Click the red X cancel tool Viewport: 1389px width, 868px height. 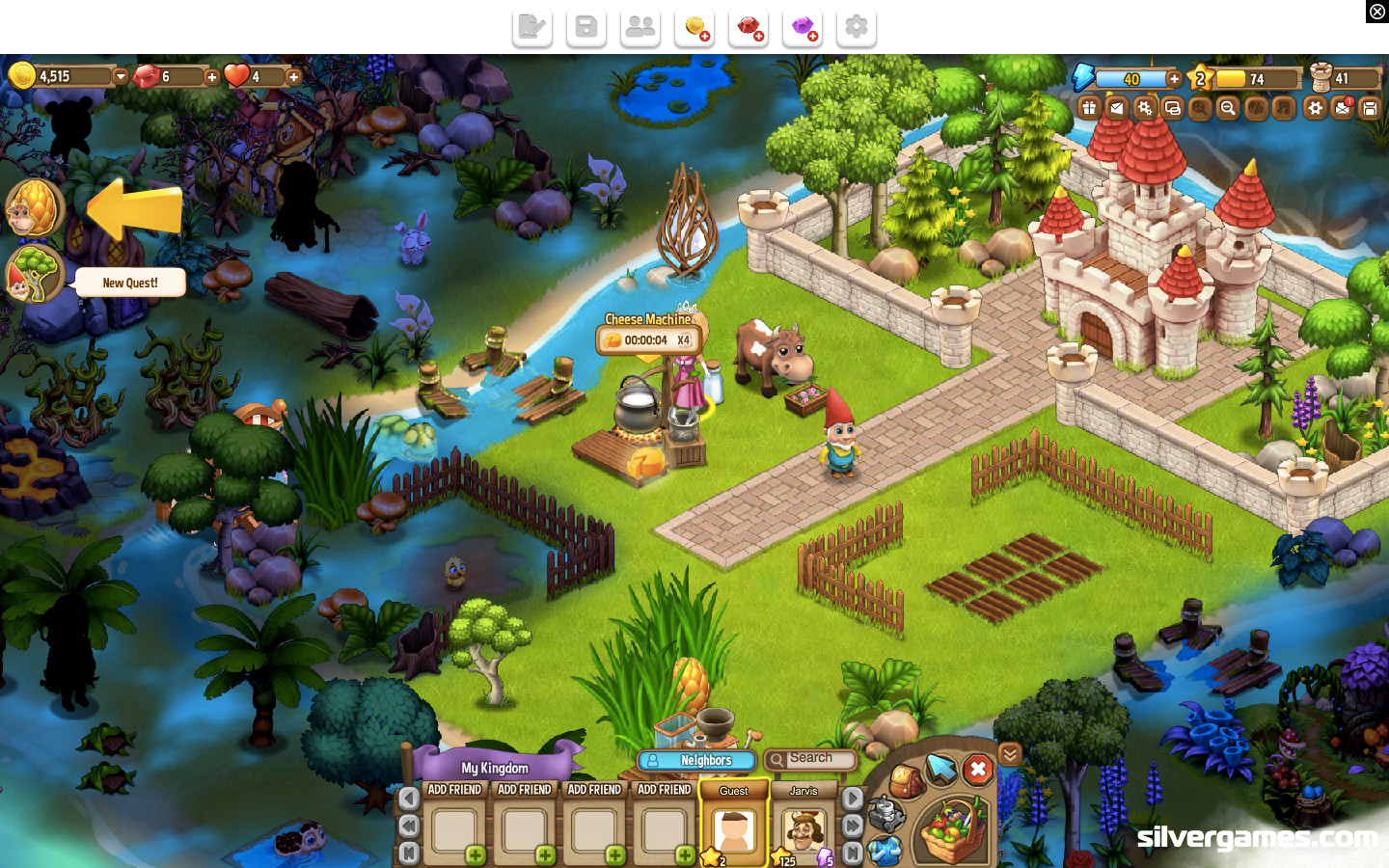click(978, 770)
